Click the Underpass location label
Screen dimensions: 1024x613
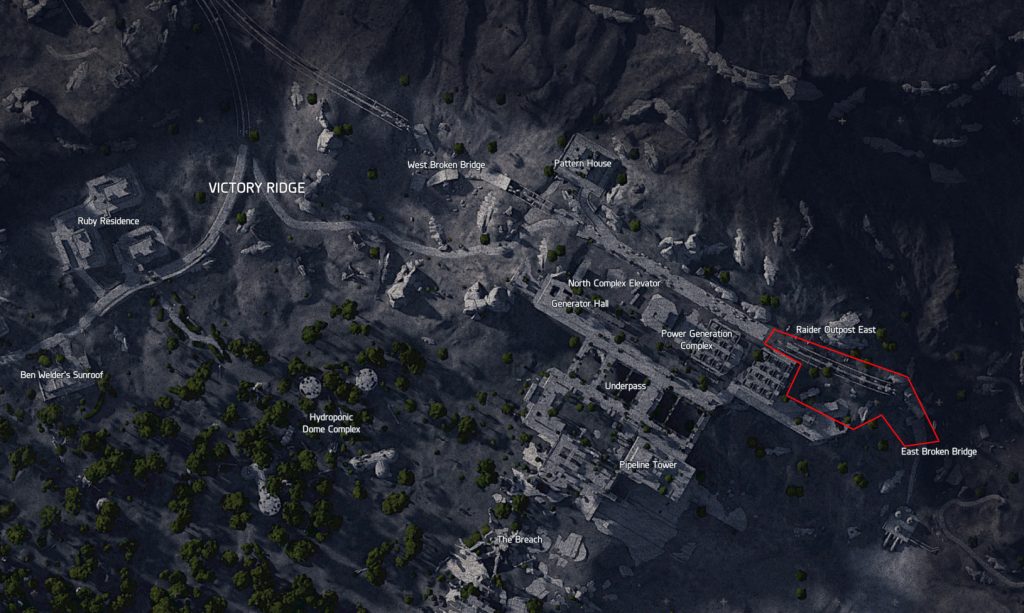click(x=625, y=385)
